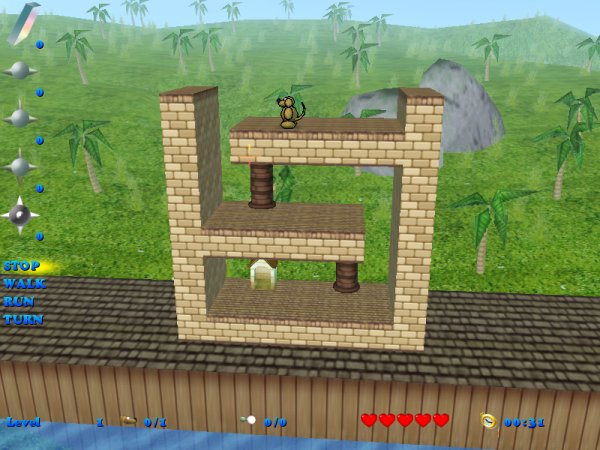This screenshot has height=450, width=600.
Task: Select the dark spiked ball item
Action: pyautogui.click(x=20, y=214)
